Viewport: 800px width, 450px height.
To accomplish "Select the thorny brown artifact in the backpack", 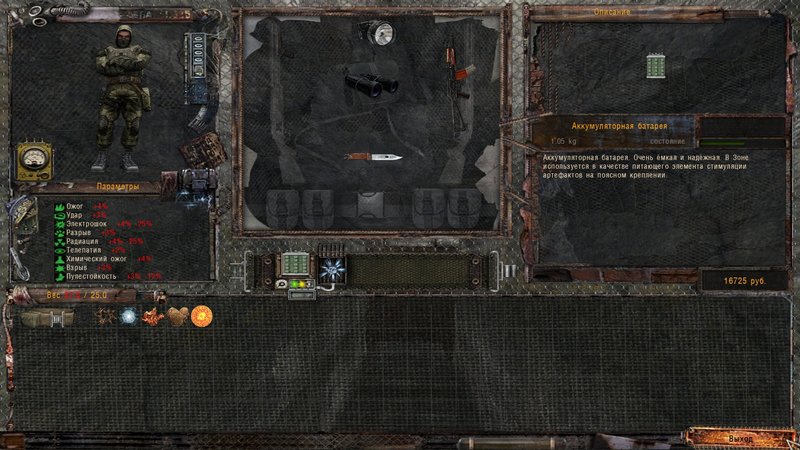I will [105, 316].
